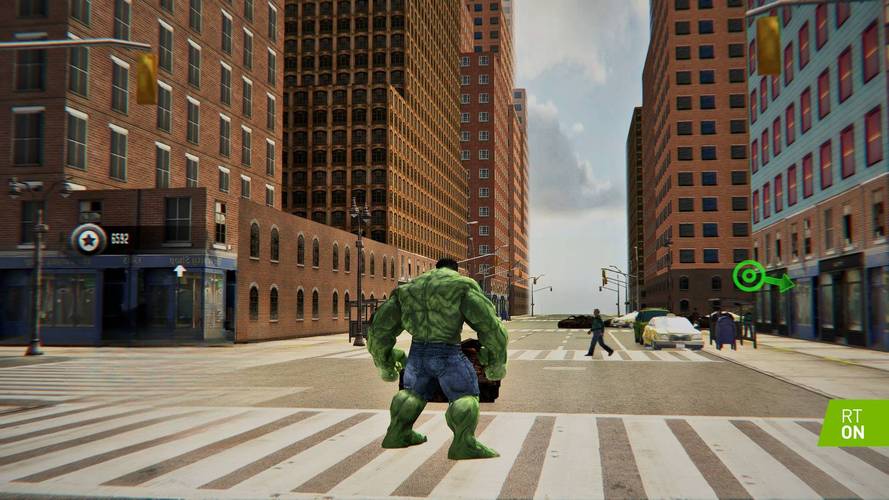Select the green target objective marker
The image size is (889, 500).
click(748, 275)
